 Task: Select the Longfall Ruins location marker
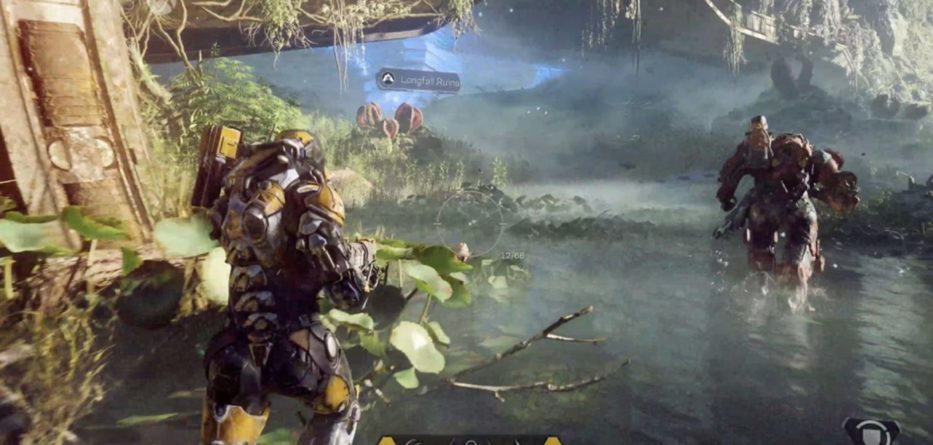(418, 80)
